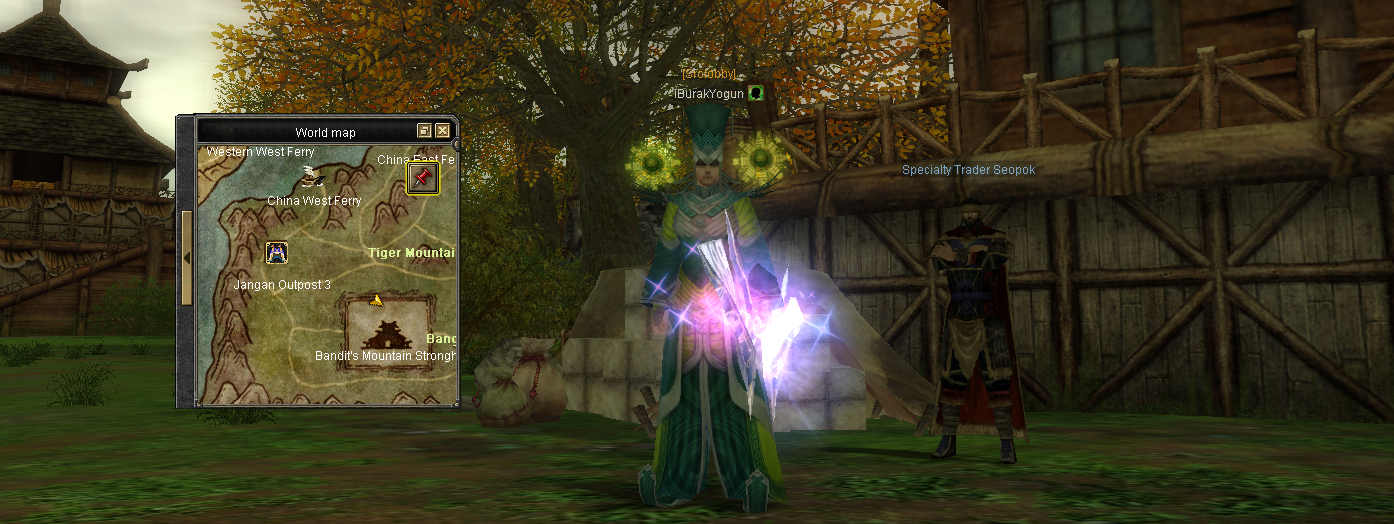
Task: Select the China West Ferry ship marker
Action: pos(313,177)
